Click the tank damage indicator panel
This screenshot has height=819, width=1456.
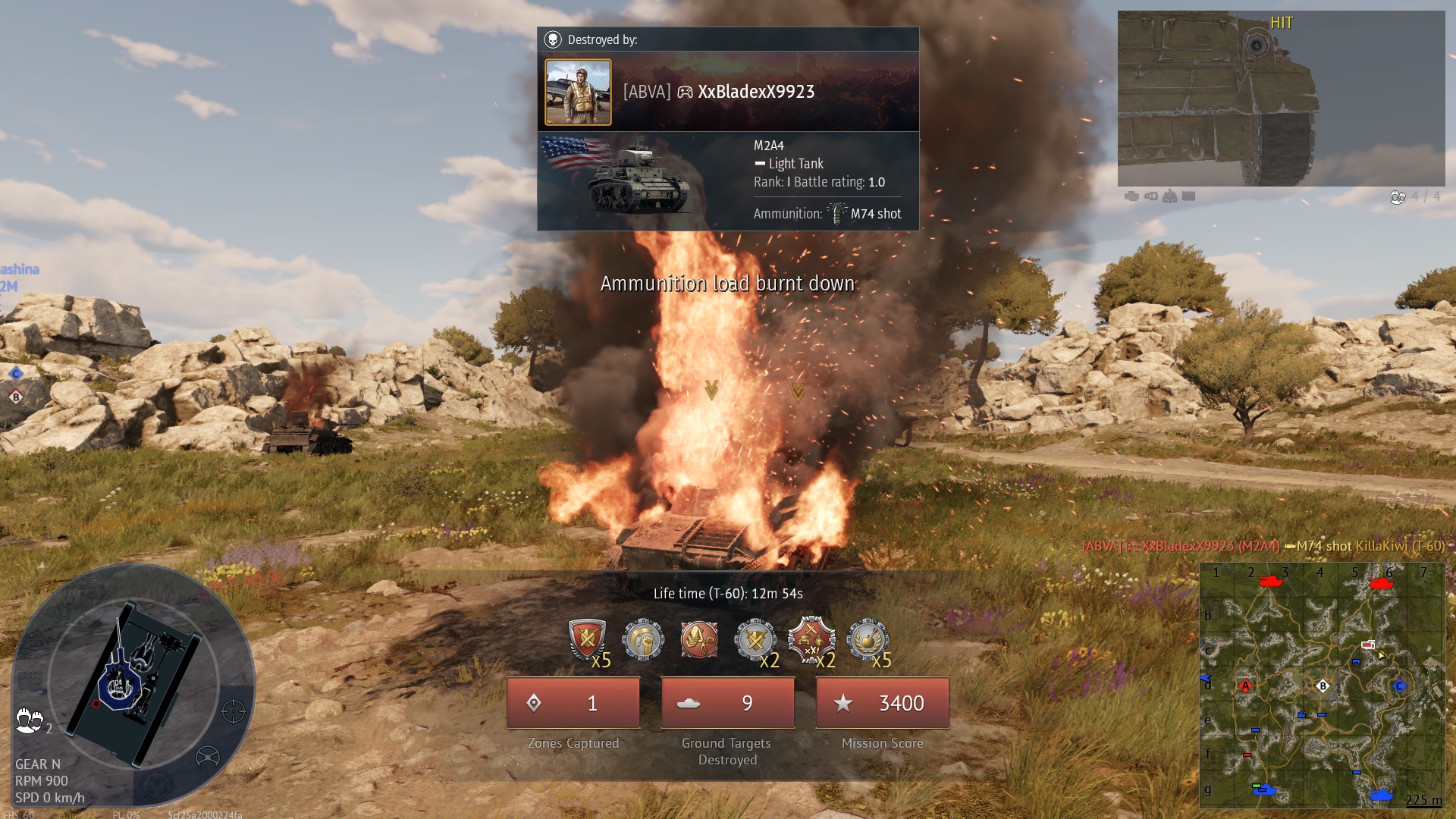tap(133, 682)
